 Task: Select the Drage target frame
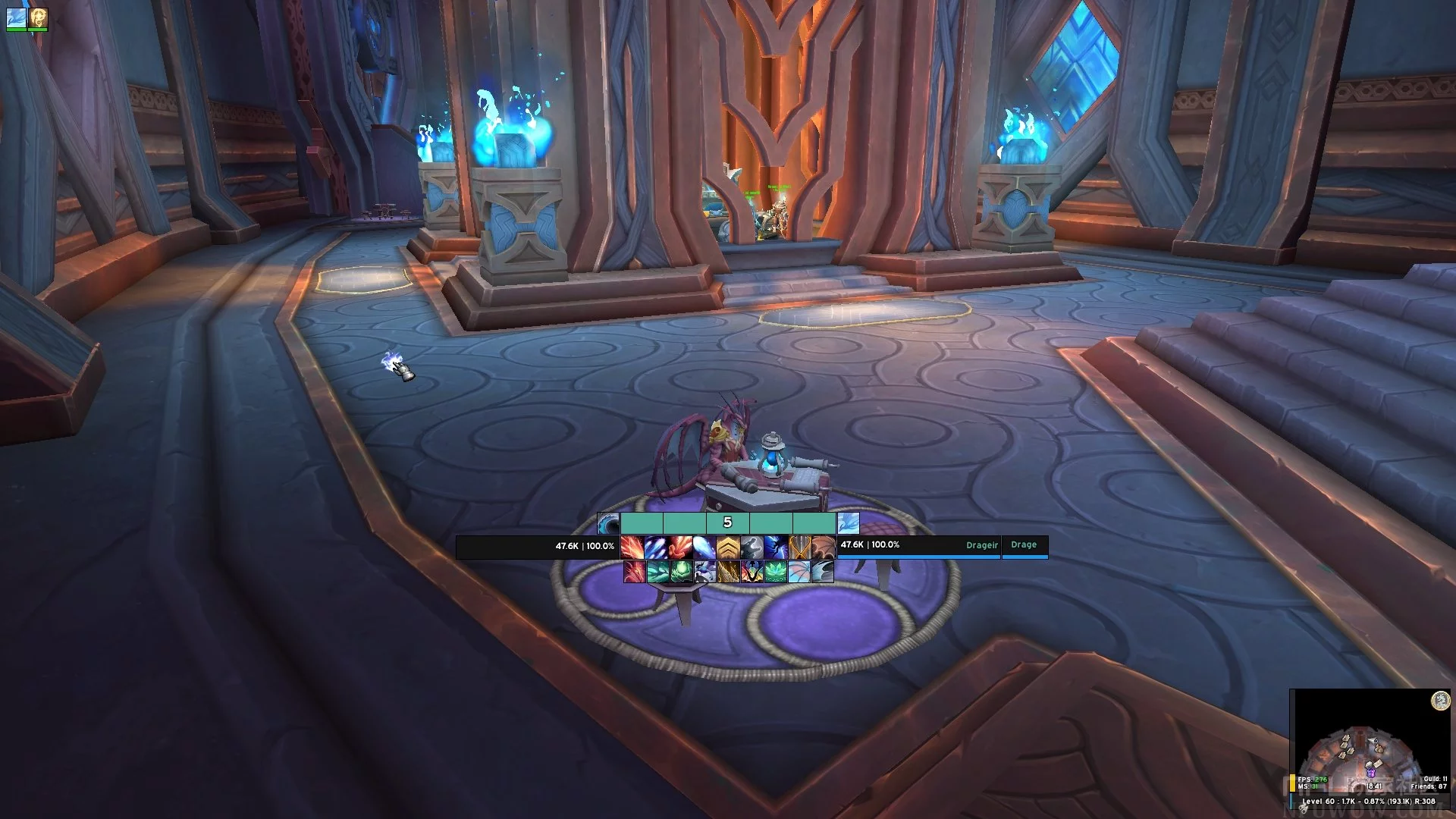point(1025,545)
